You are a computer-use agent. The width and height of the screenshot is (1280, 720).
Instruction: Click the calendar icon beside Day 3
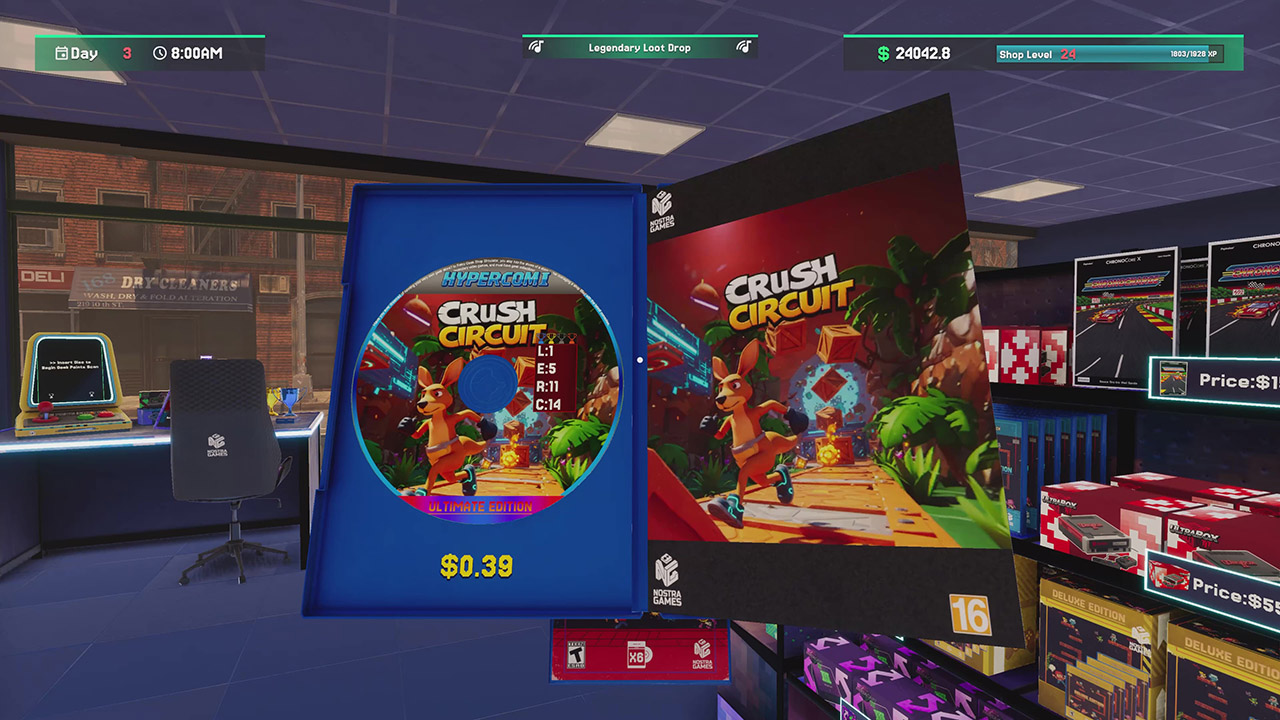(x=62, y=53)
